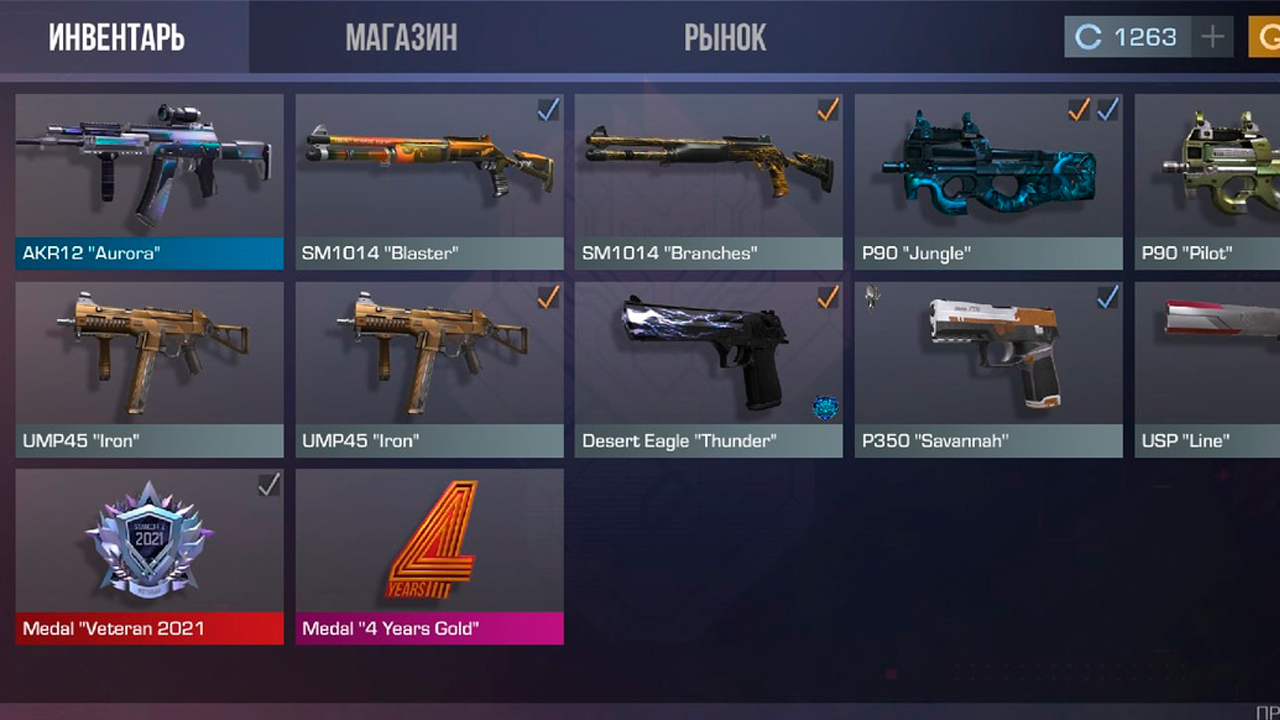1280x720 pixels.
Task: Select the P90 "Jungle" skin
Action: [988, 181]
